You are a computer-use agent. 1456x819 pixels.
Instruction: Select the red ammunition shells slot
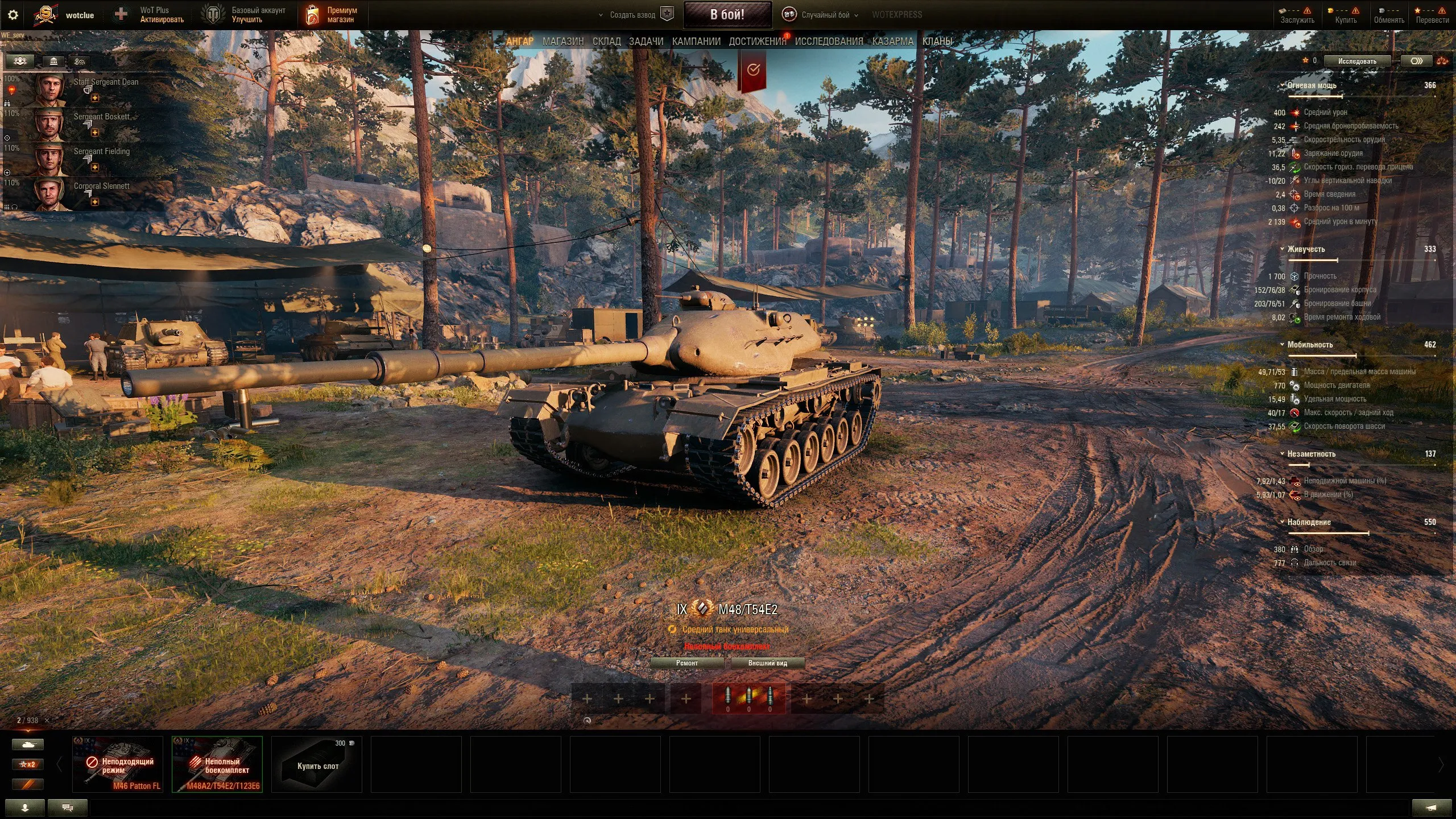click(x=748, y=698)
